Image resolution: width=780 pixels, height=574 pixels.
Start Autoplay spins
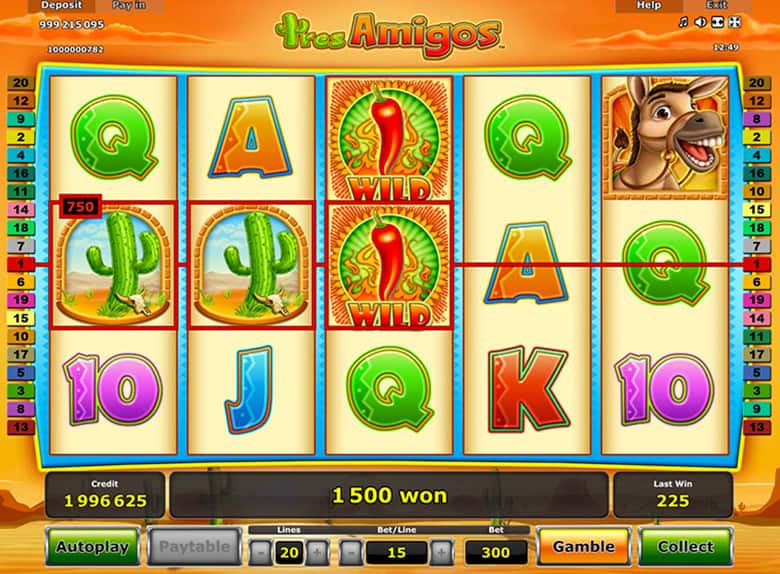tap(92, 547)
